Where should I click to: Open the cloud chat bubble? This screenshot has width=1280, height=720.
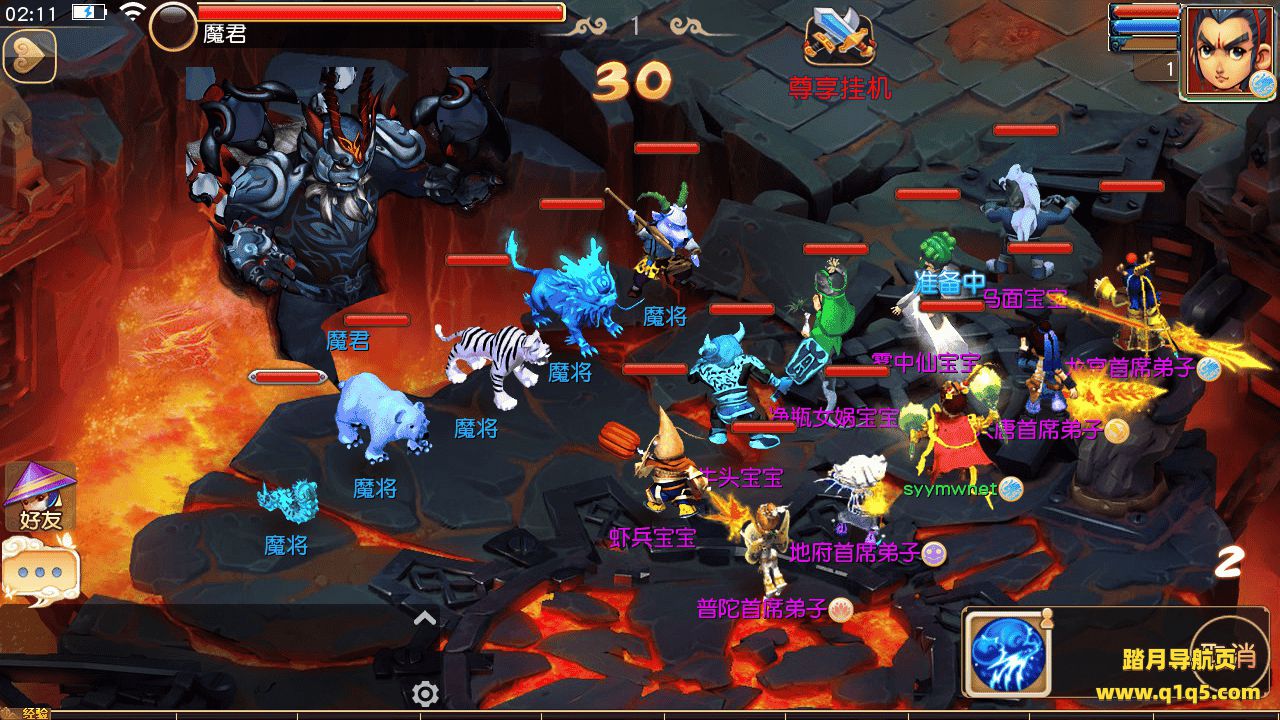tap(40, 570)
